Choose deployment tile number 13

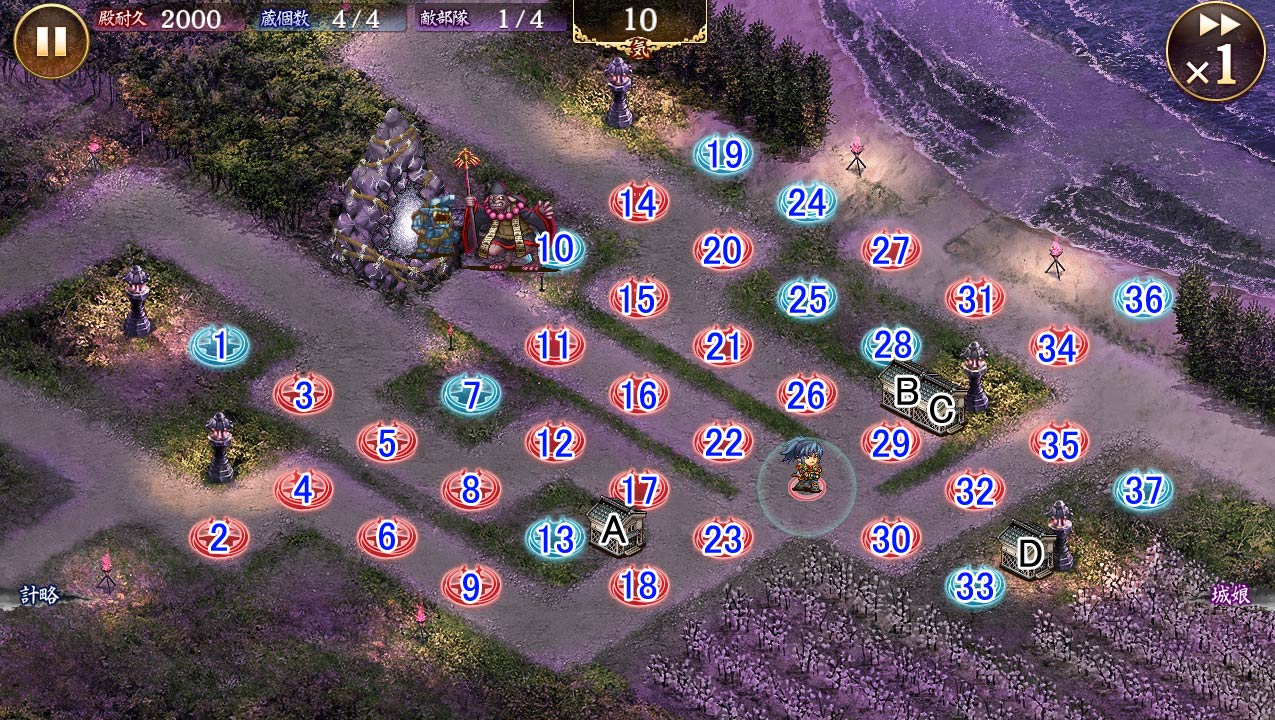tap(555, 539)
